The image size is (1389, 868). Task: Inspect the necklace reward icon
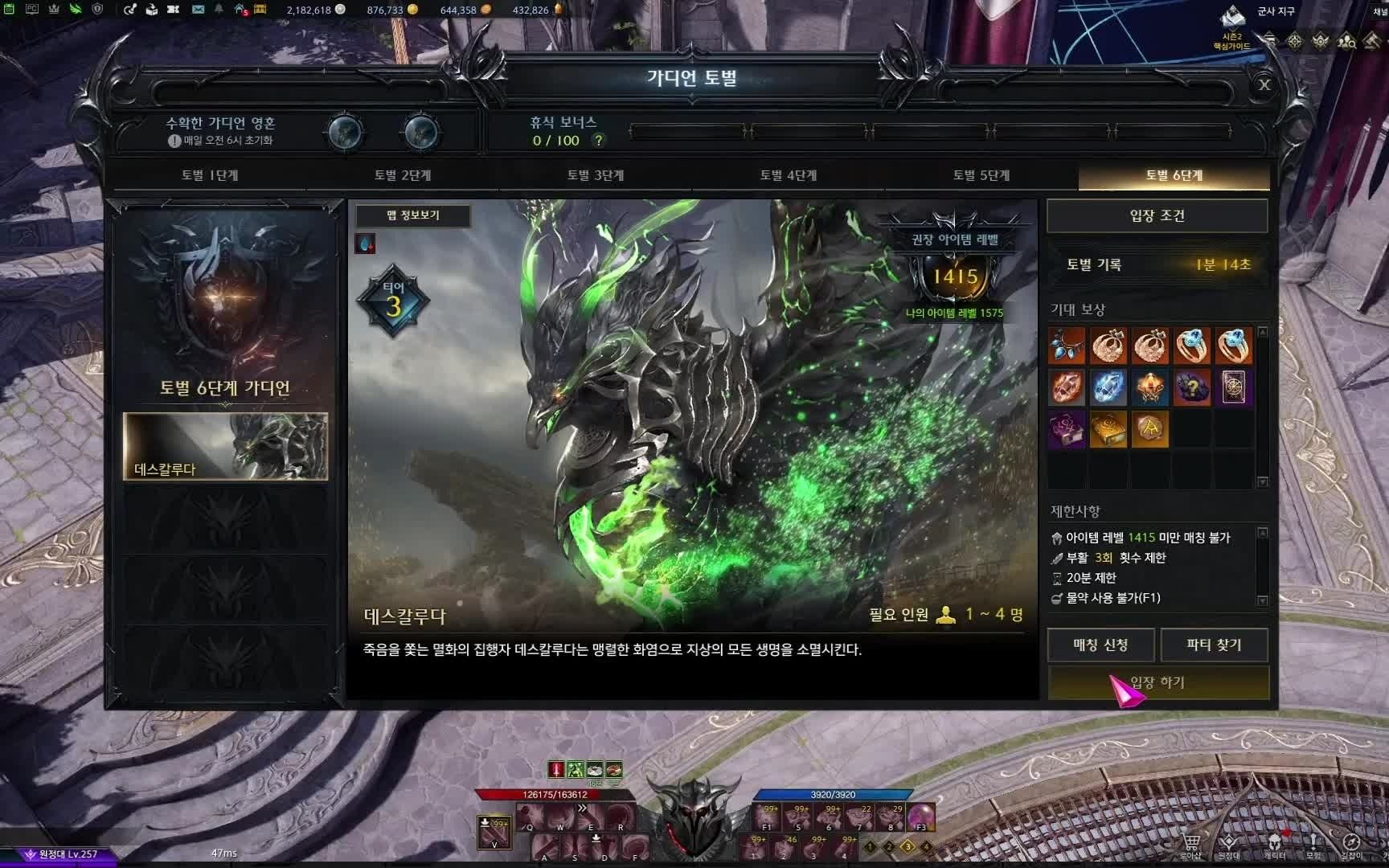pos(1067,346)
